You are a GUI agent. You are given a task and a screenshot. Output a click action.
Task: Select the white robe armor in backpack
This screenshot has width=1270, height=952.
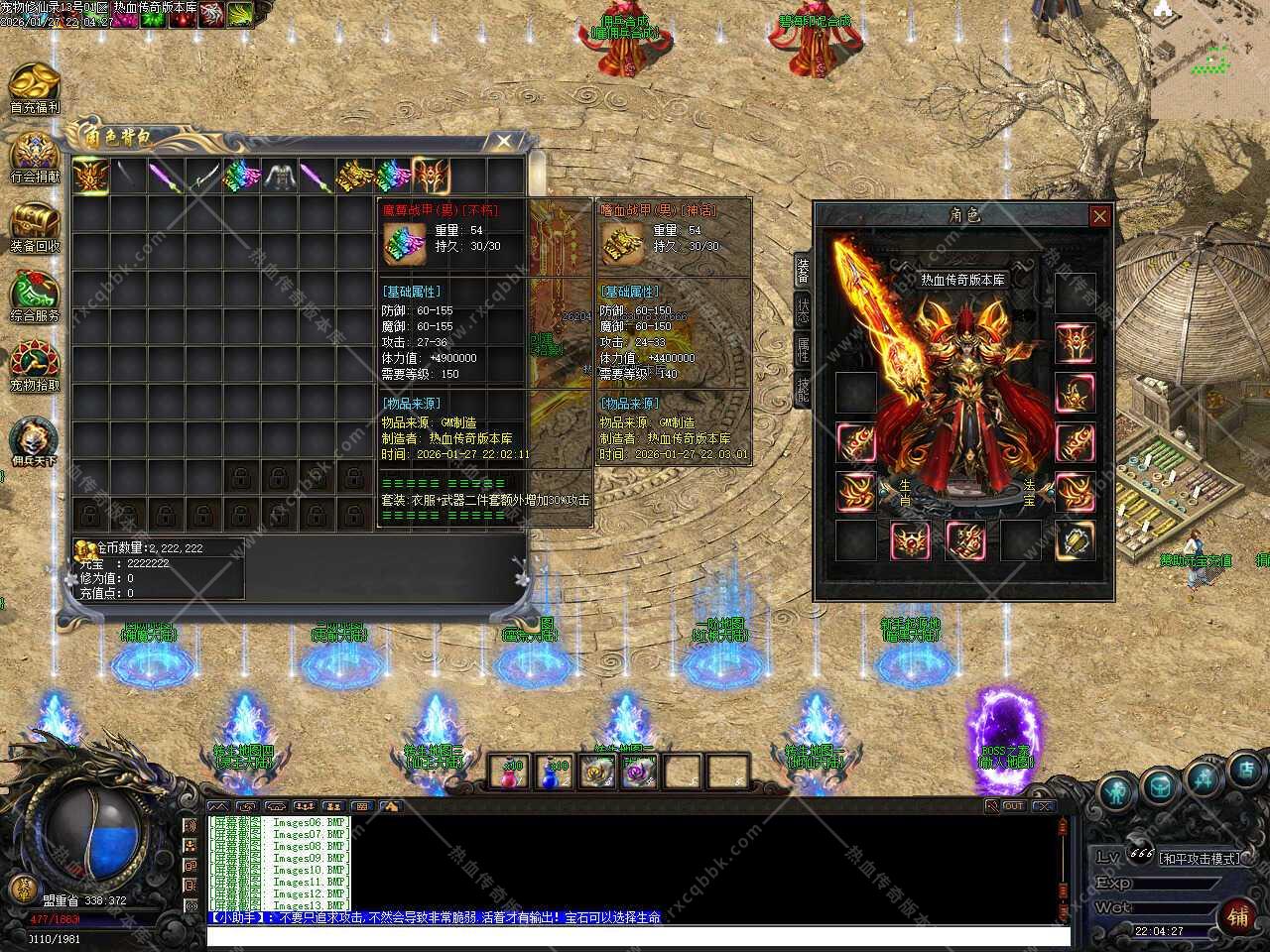pos(280,177)
